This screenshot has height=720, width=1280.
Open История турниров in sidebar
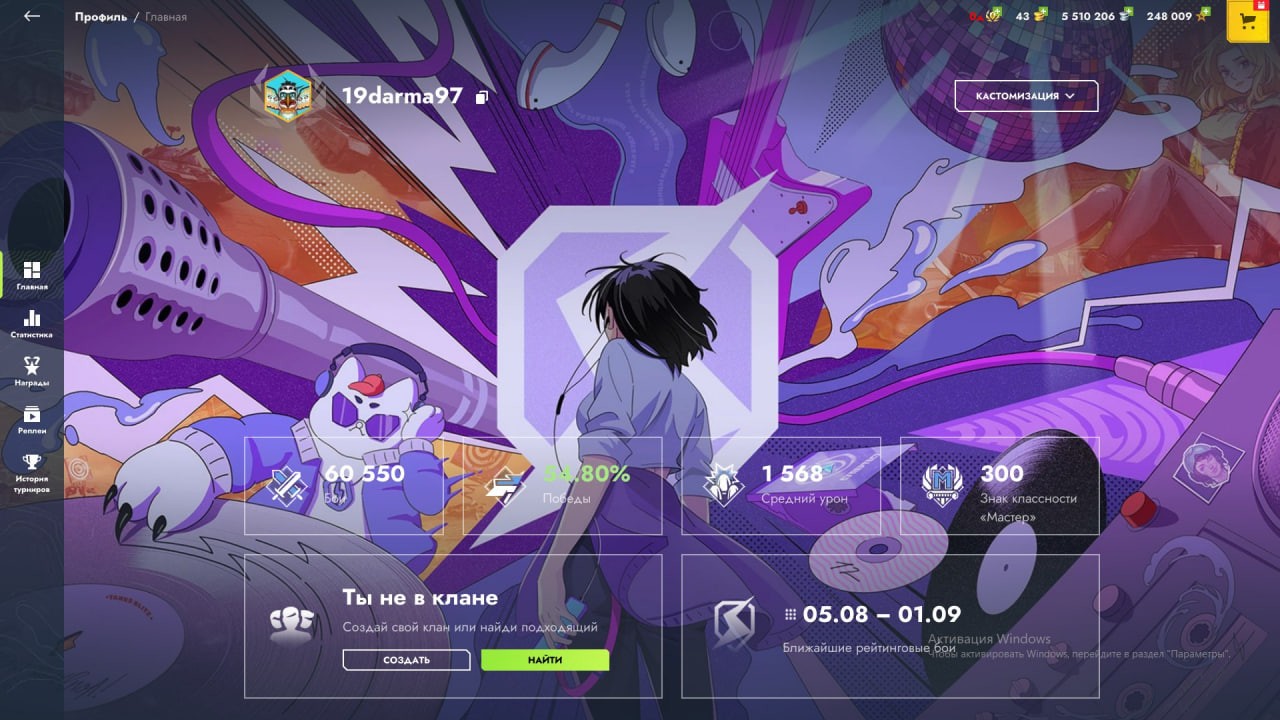[32, 474]
